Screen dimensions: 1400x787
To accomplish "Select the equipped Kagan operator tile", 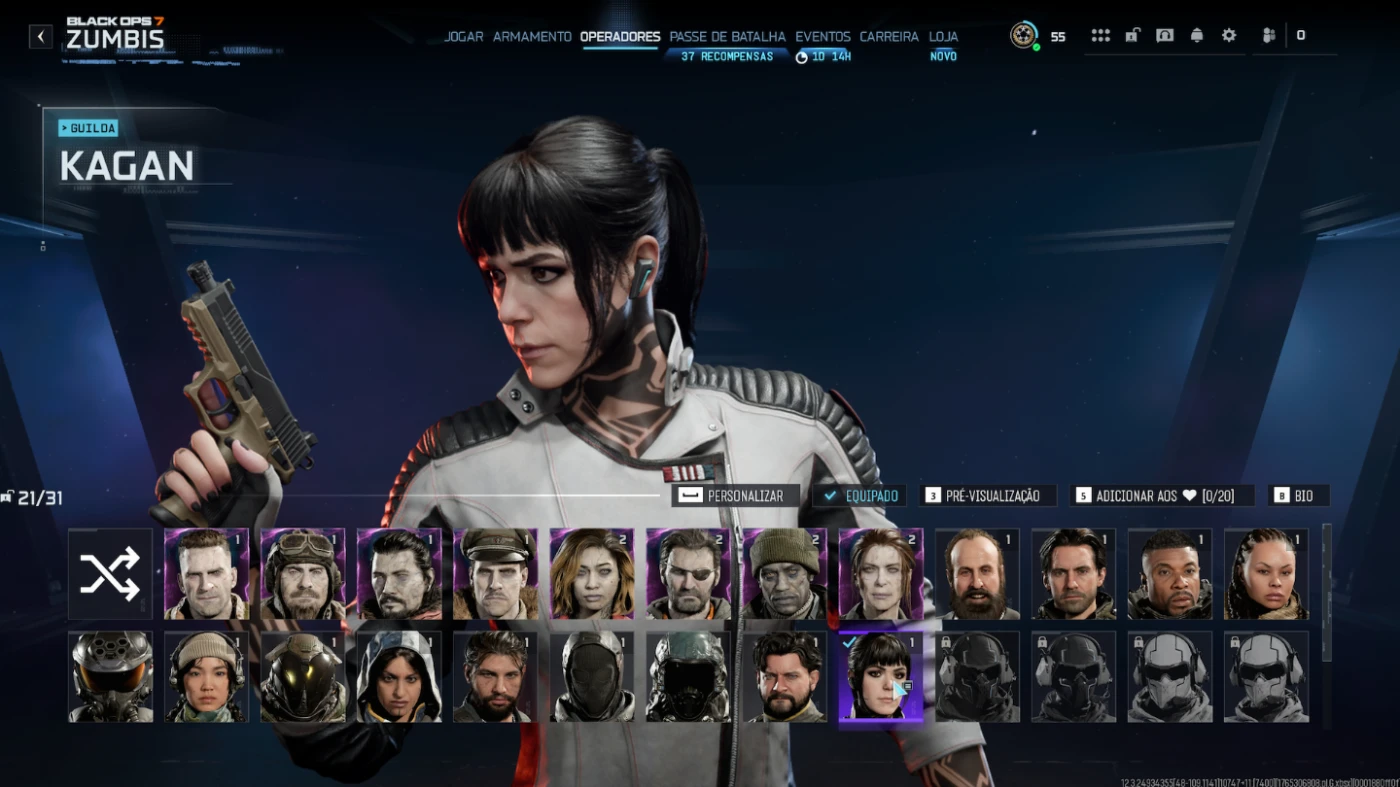I will [x=880, y=676].
